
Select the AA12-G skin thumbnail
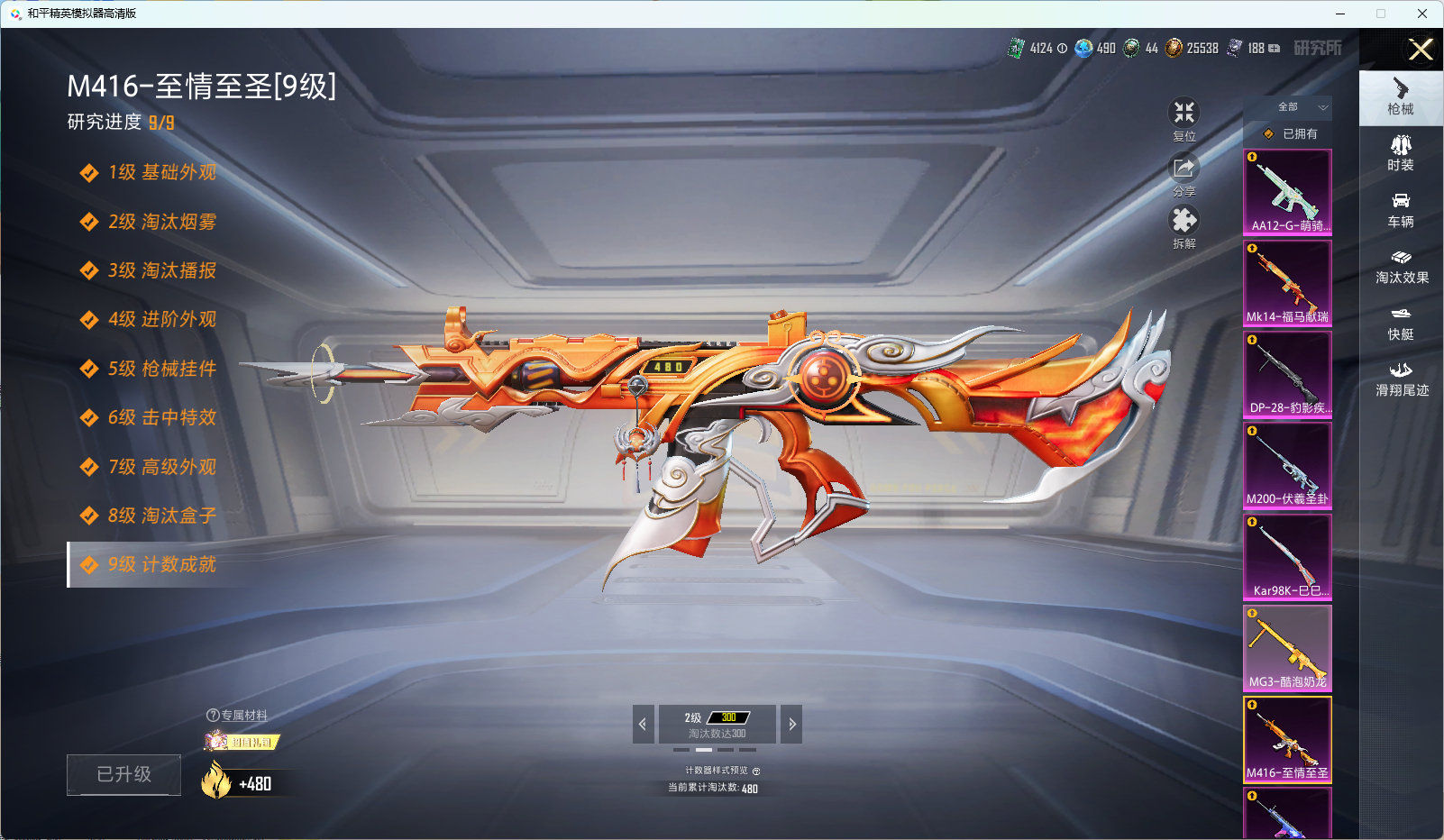[1287, 192]
